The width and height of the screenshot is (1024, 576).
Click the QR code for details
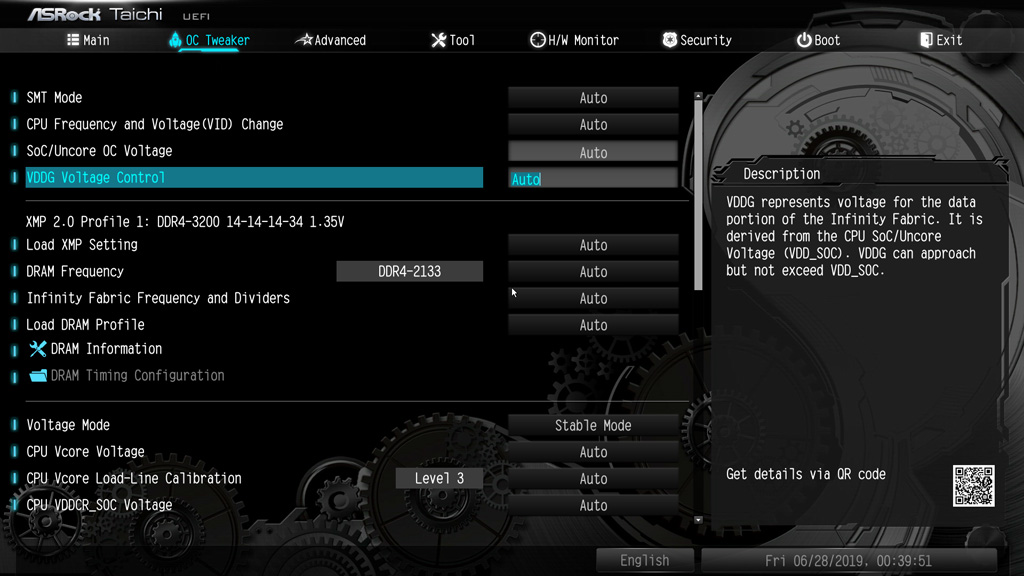tap(973, 485)
